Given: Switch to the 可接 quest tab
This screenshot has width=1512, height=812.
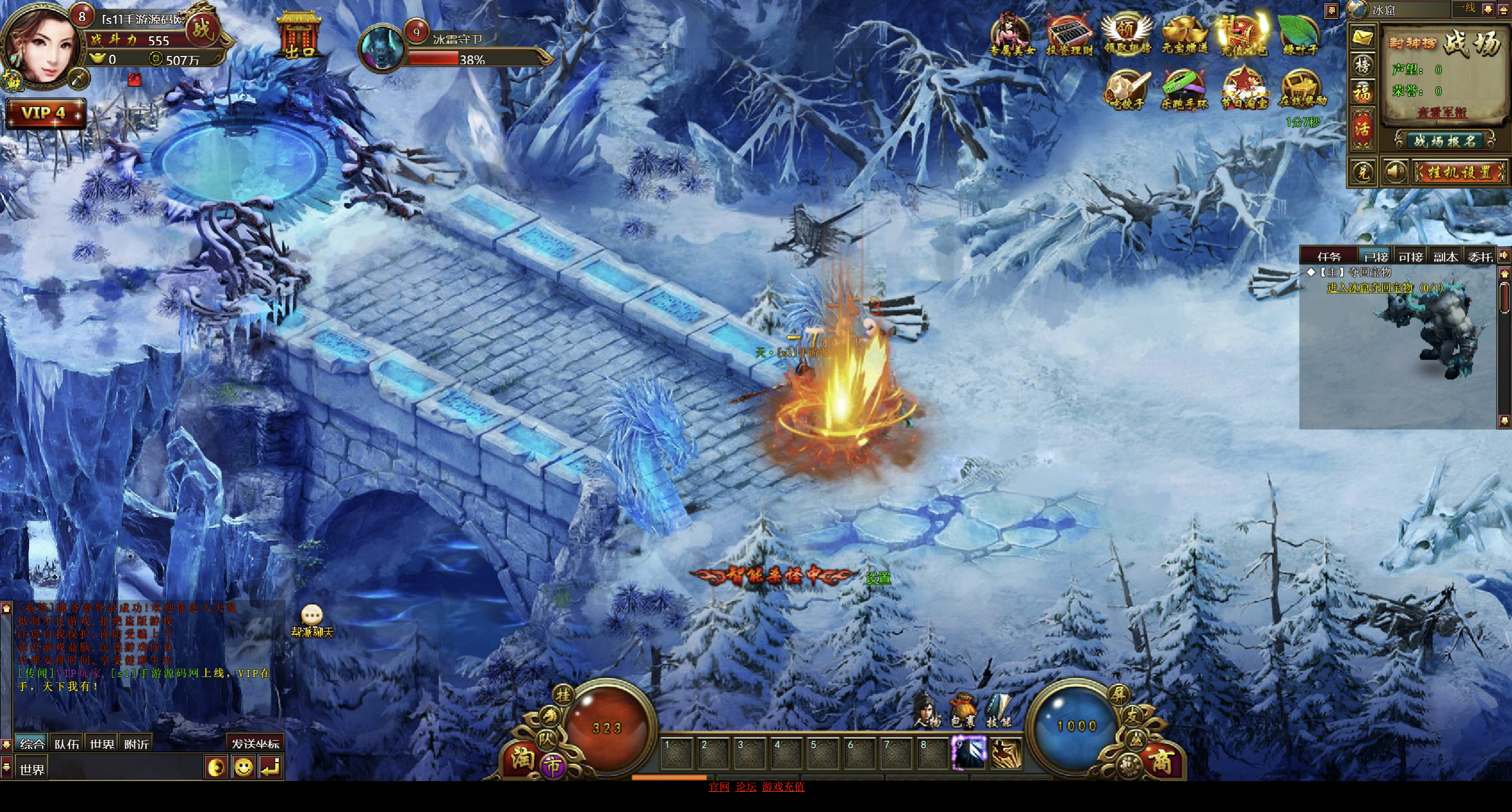Looking at the screenshot, I should point(1410,257).
